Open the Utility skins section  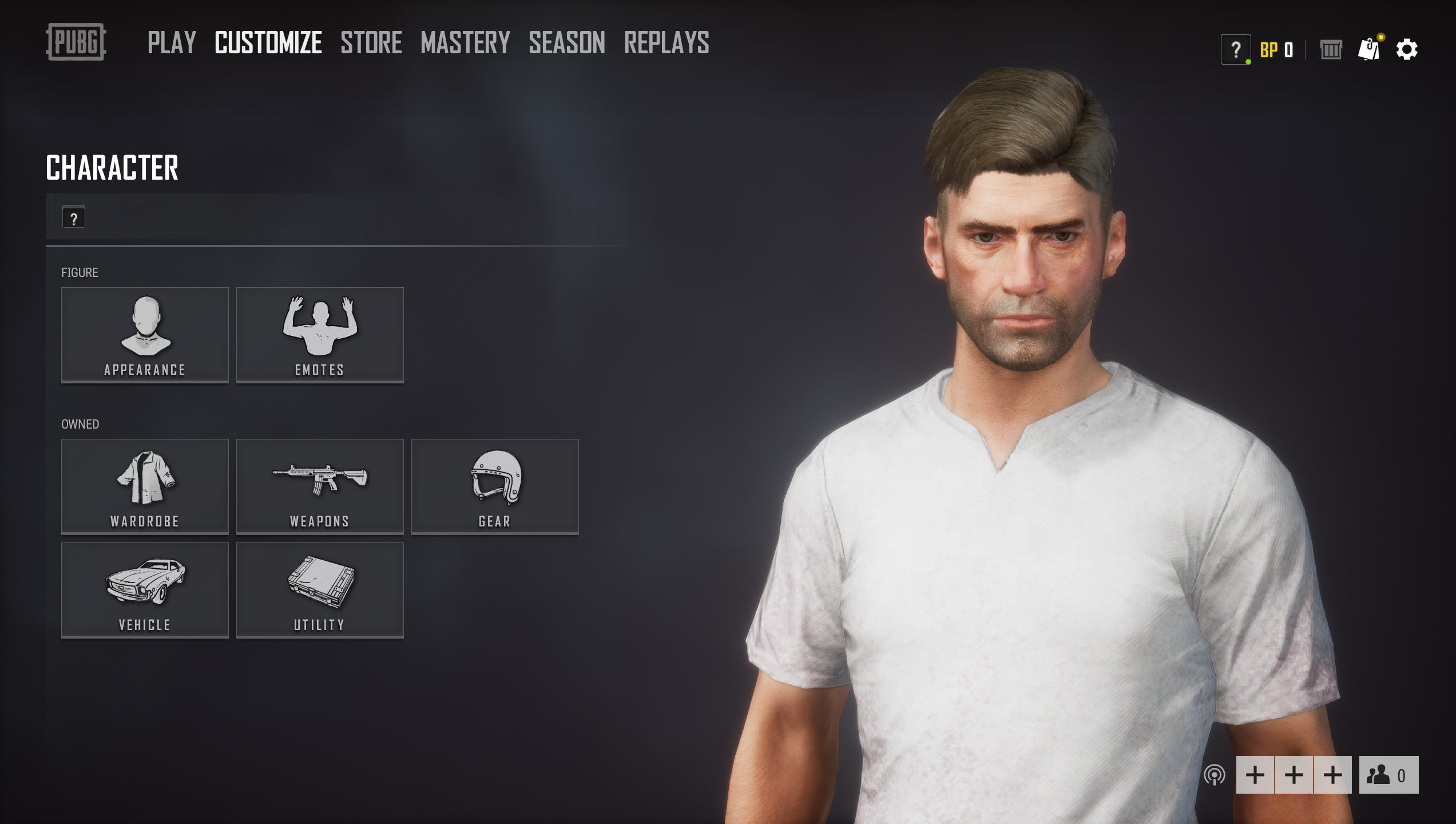[320, 591]
